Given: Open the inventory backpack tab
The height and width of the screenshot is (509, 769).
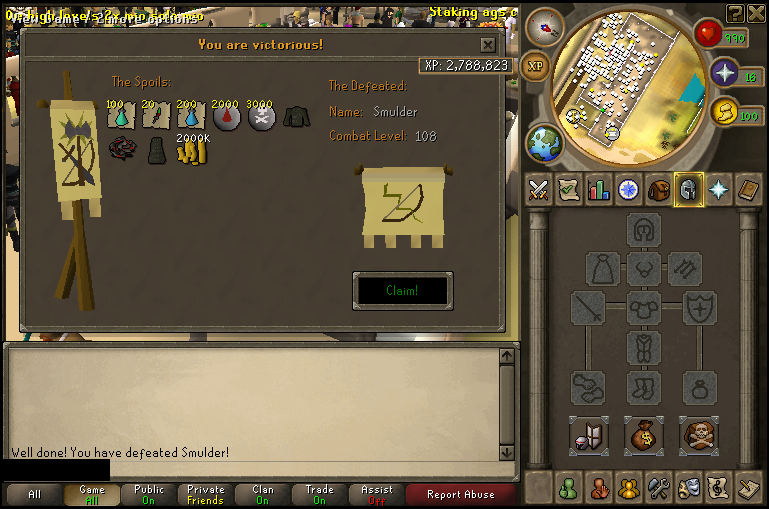Looking at the screenshot, I should 658,189.
